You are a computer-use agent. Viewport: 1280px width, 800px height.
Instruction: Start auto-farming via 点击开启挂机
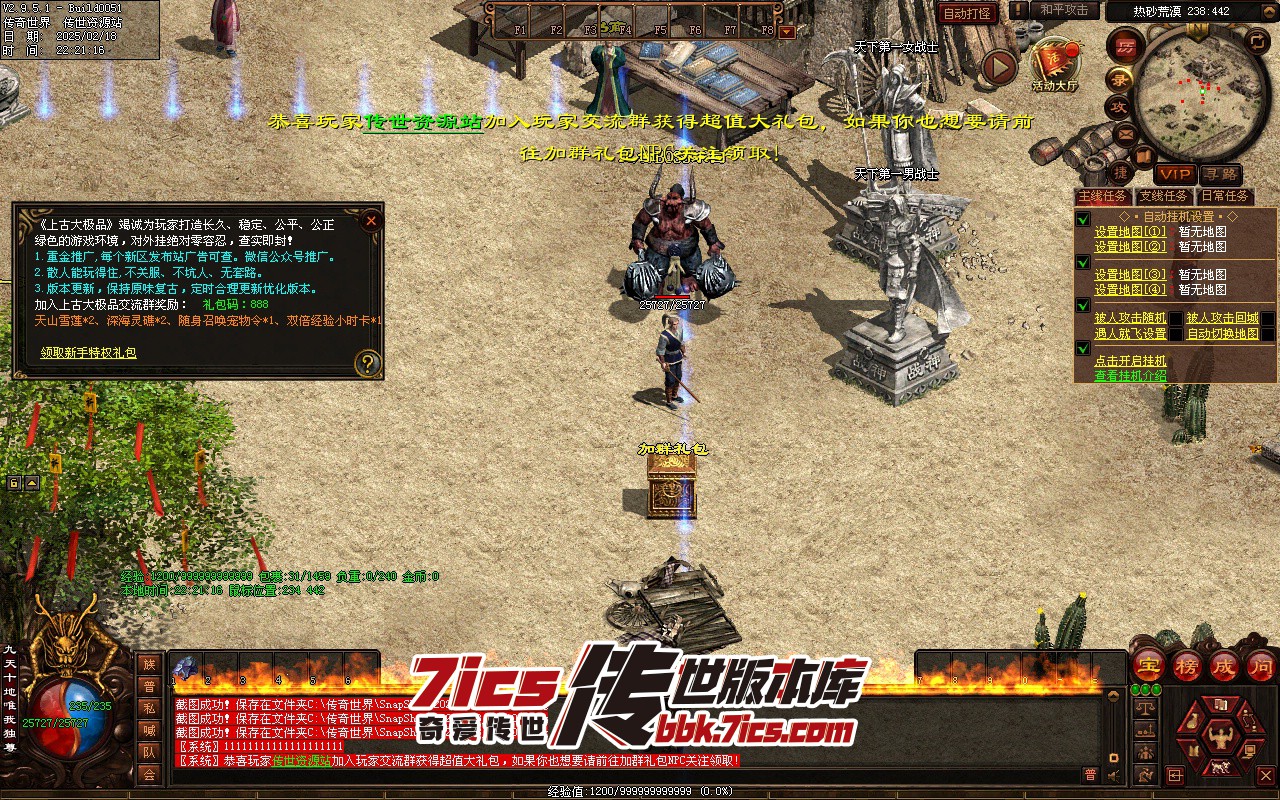point(1130,361)
